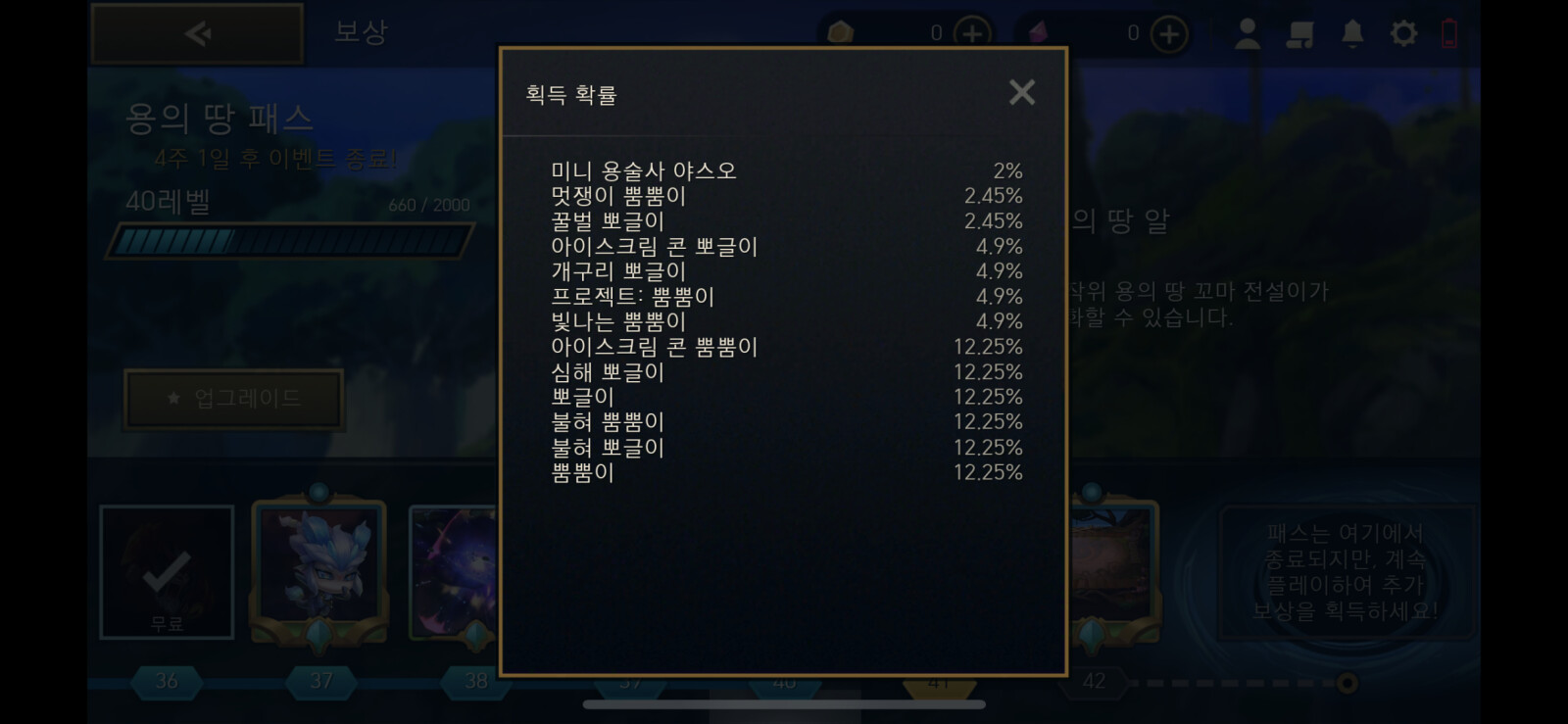This screenshot has width=1568, height=724.
Task: Select the checked 무료 free reward
Action: 167,571
